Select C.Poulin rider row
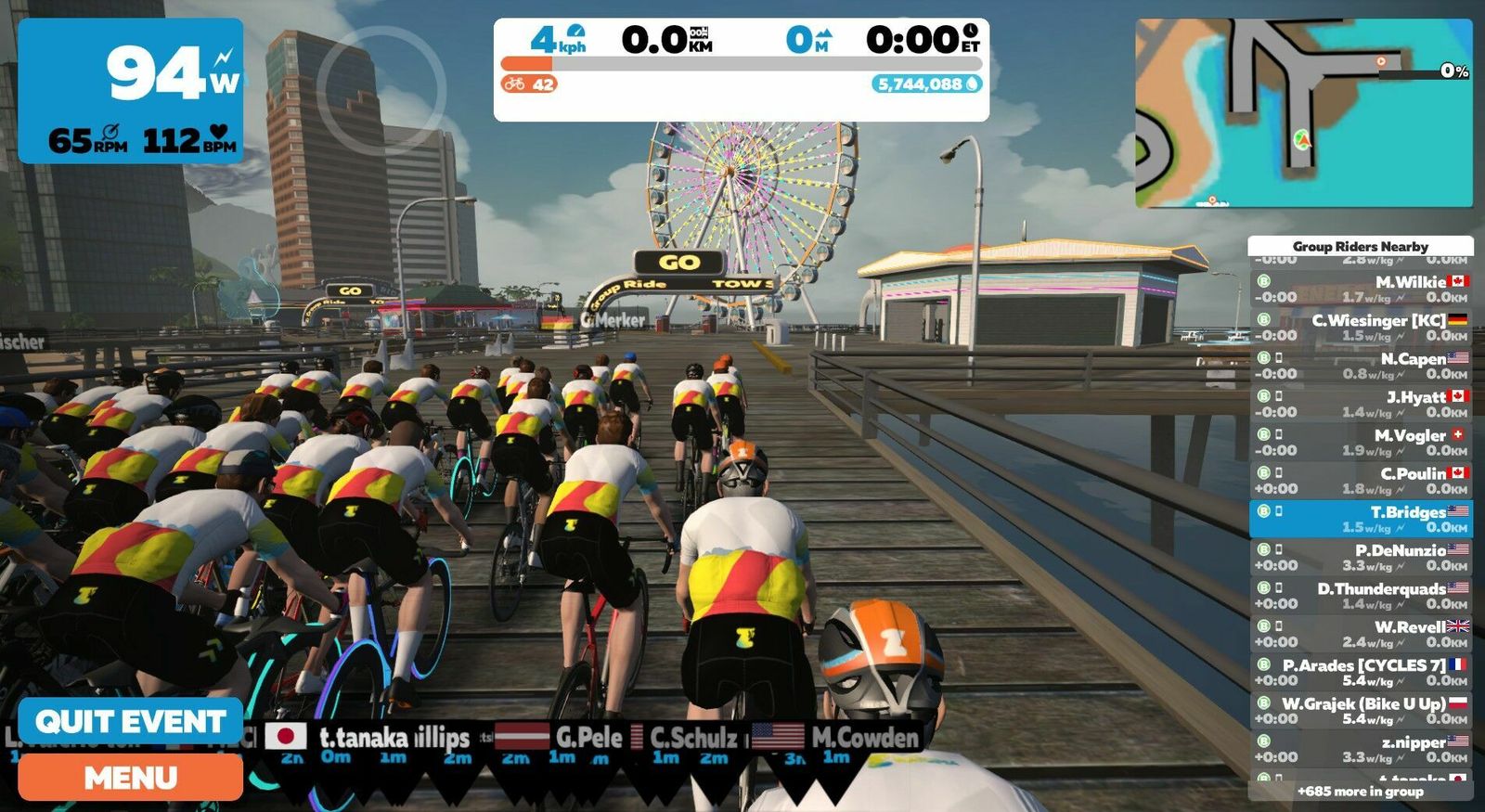This screenshot has height=812, width=1485. 1360,481
